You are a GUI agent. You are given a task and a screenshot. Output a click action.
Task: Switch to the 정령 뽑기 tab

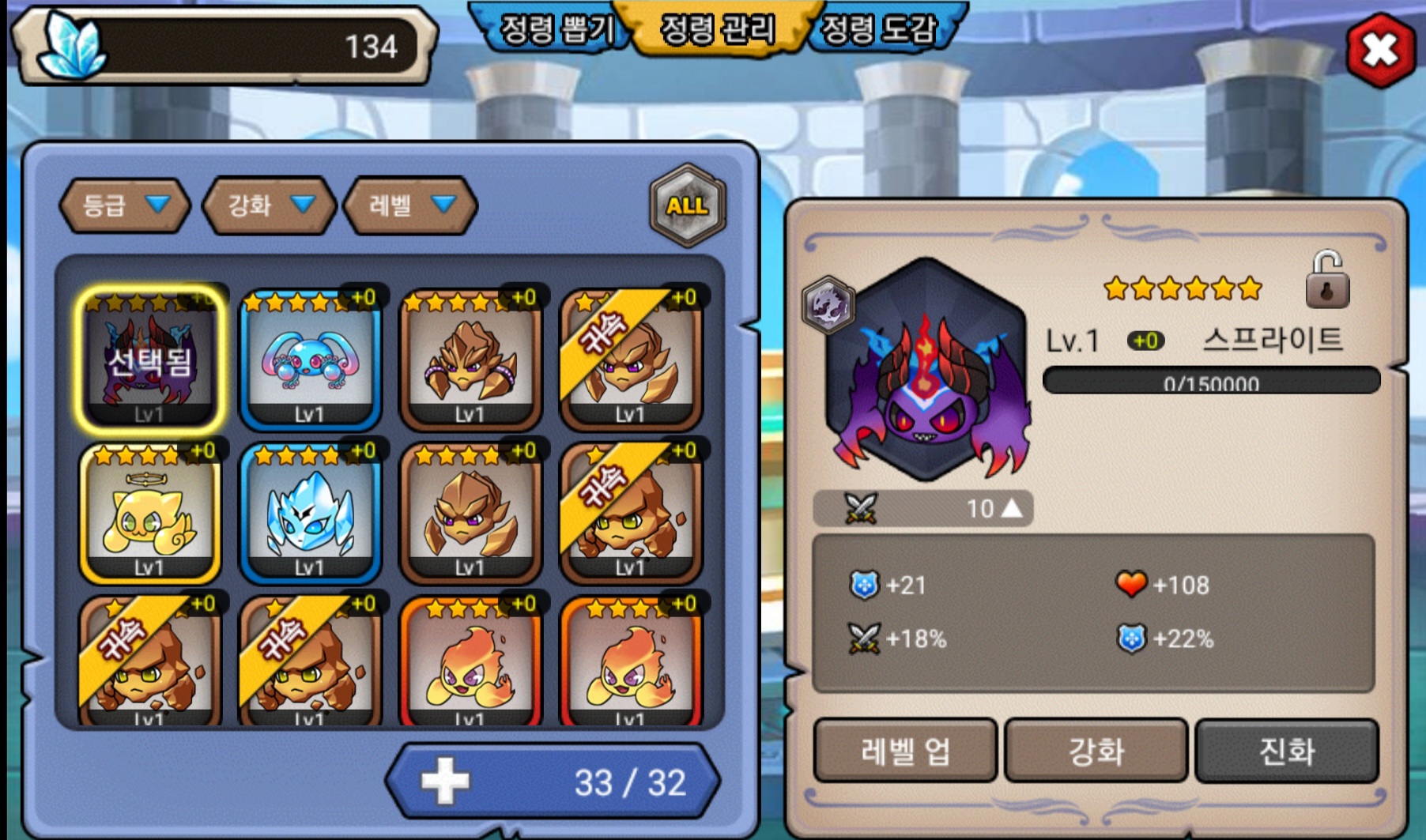point(556,30)
